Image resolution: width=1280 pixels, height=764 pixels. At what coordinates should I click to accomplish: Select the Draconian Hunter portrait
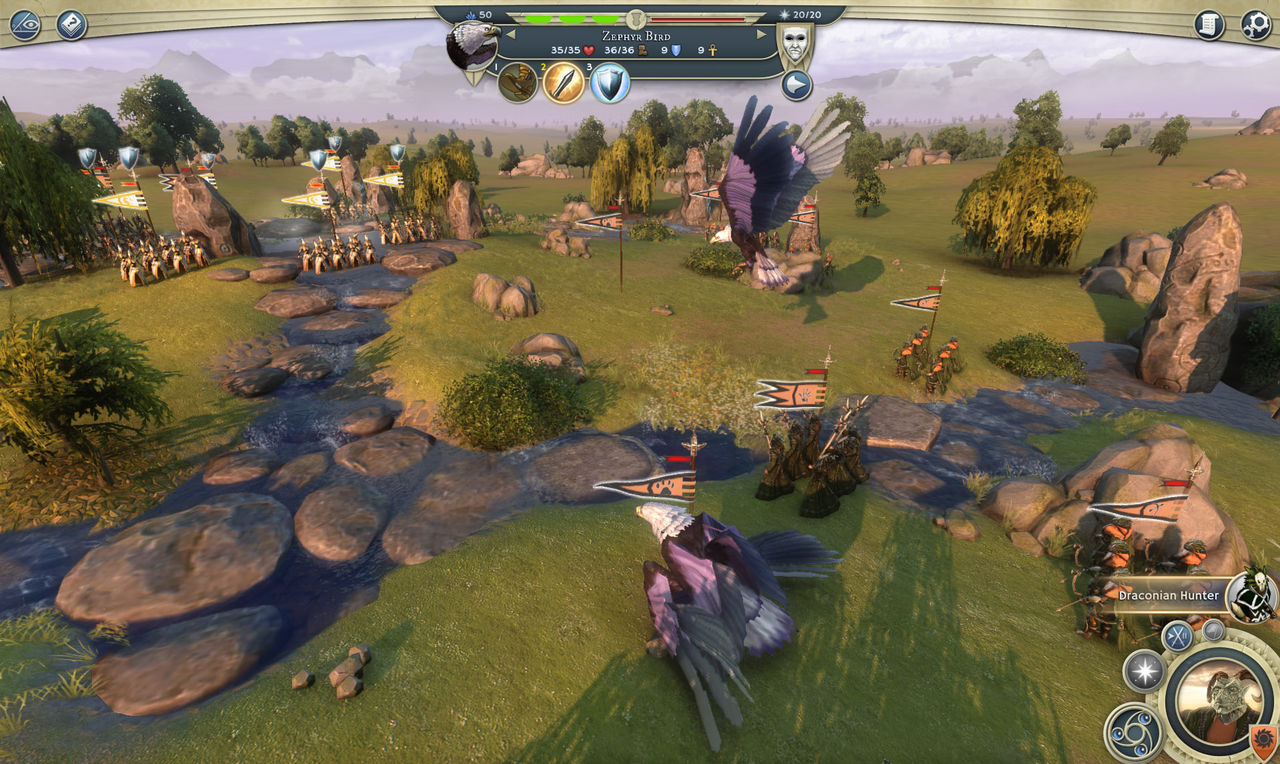pyautogui.click(x=1251, y=596)
